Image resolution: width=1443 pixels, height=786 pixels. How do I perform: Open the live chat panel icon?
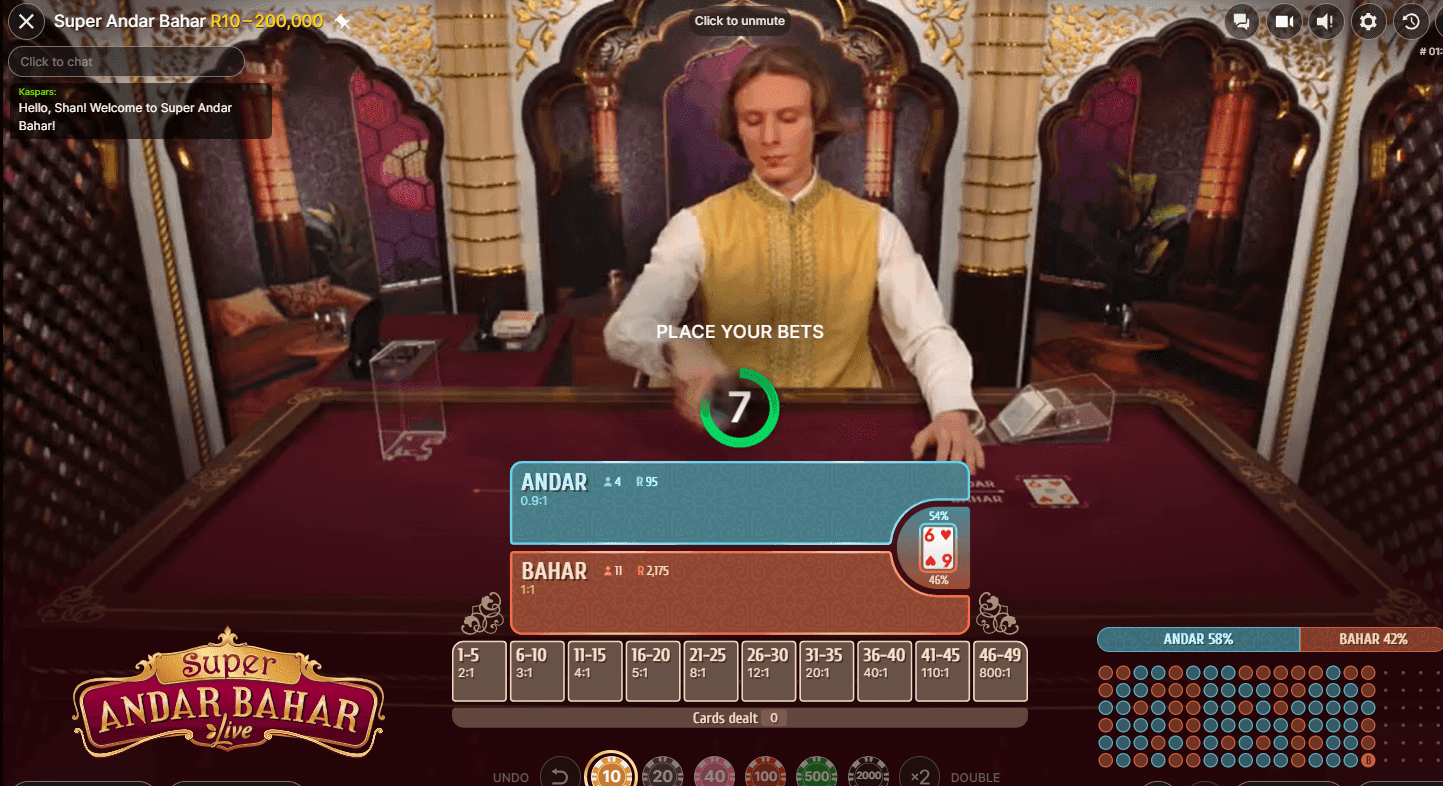1240,21
